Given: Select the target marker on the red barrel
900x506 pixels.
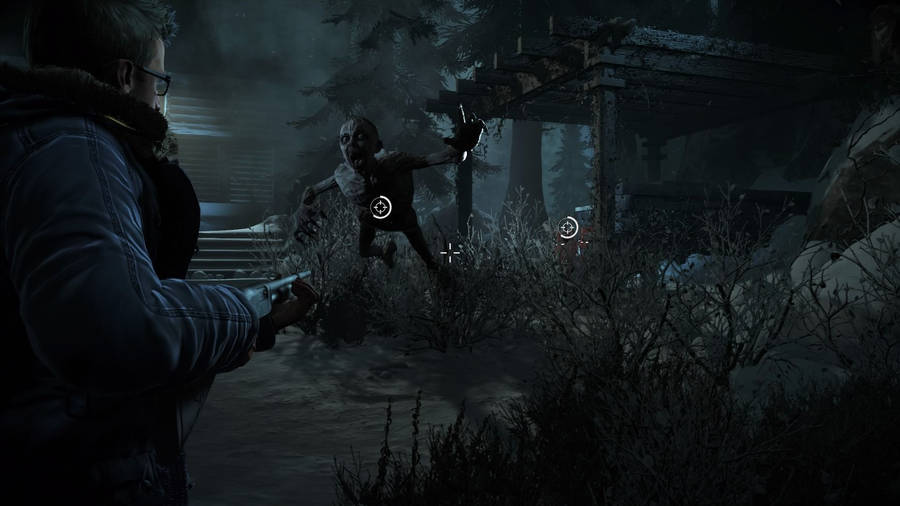Looking at the screenshot, I should 568,228.
